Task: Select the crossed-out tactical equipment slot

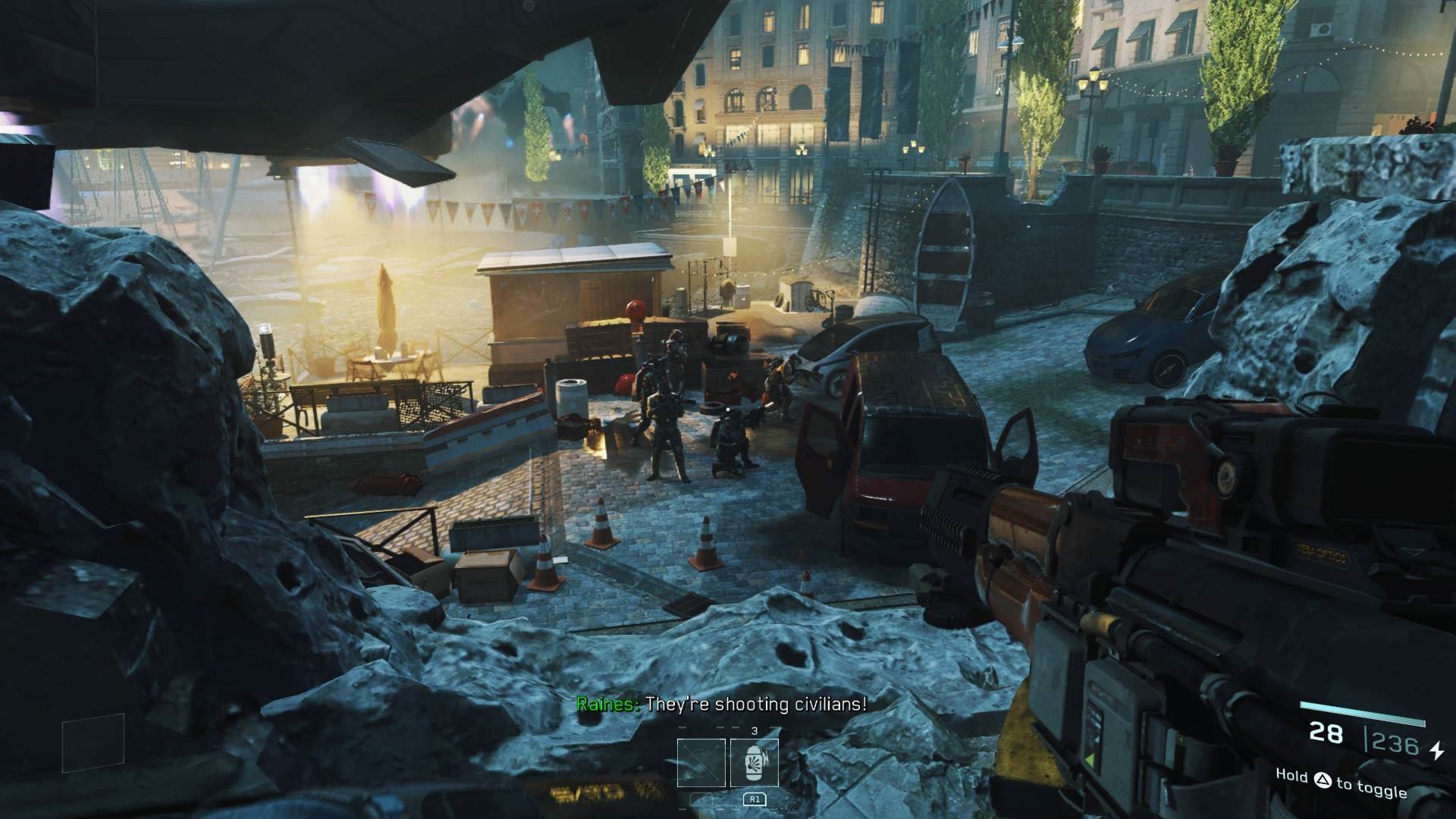Action: coord(701,763)
